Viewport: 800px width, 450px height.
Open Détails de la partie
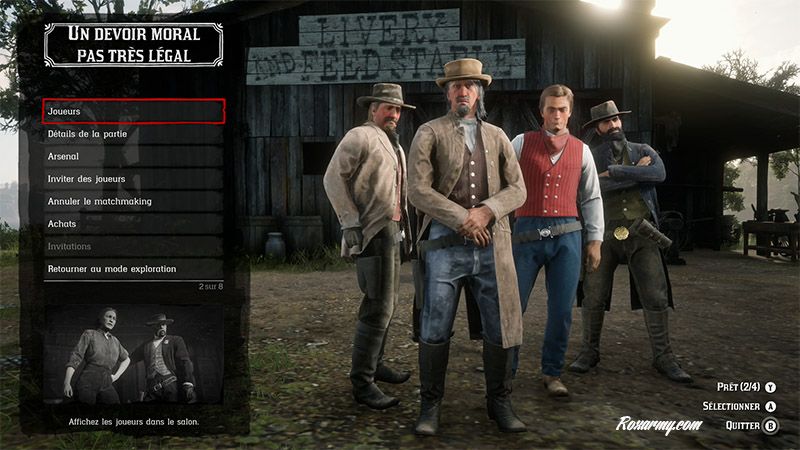click(x=133, y=134)
